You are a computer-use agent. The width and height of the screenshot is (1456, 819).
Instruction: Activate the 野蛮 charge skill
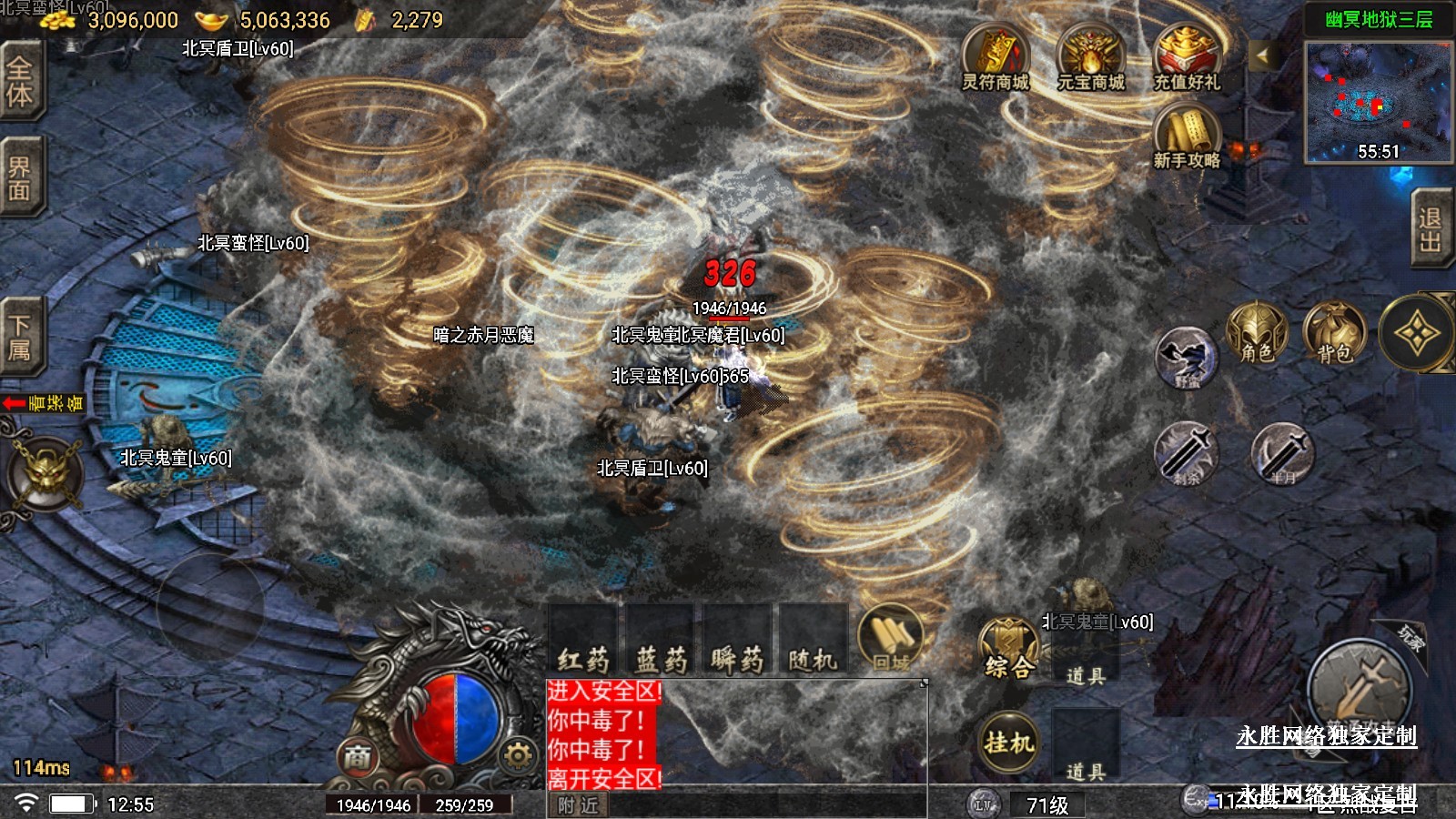pyautogui.click(x=1186, y=359)
